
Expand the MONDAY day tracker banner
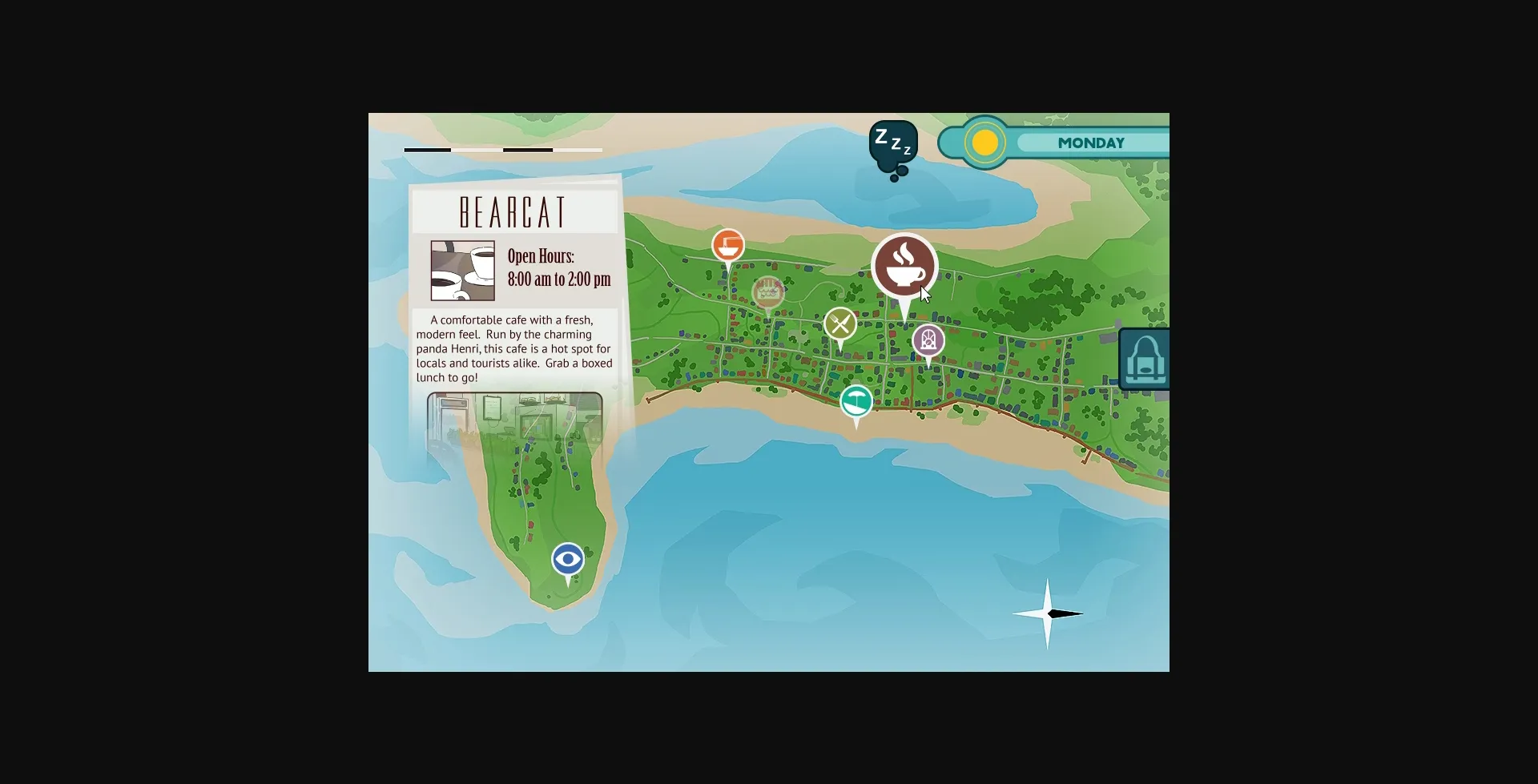coord(1092,143)
